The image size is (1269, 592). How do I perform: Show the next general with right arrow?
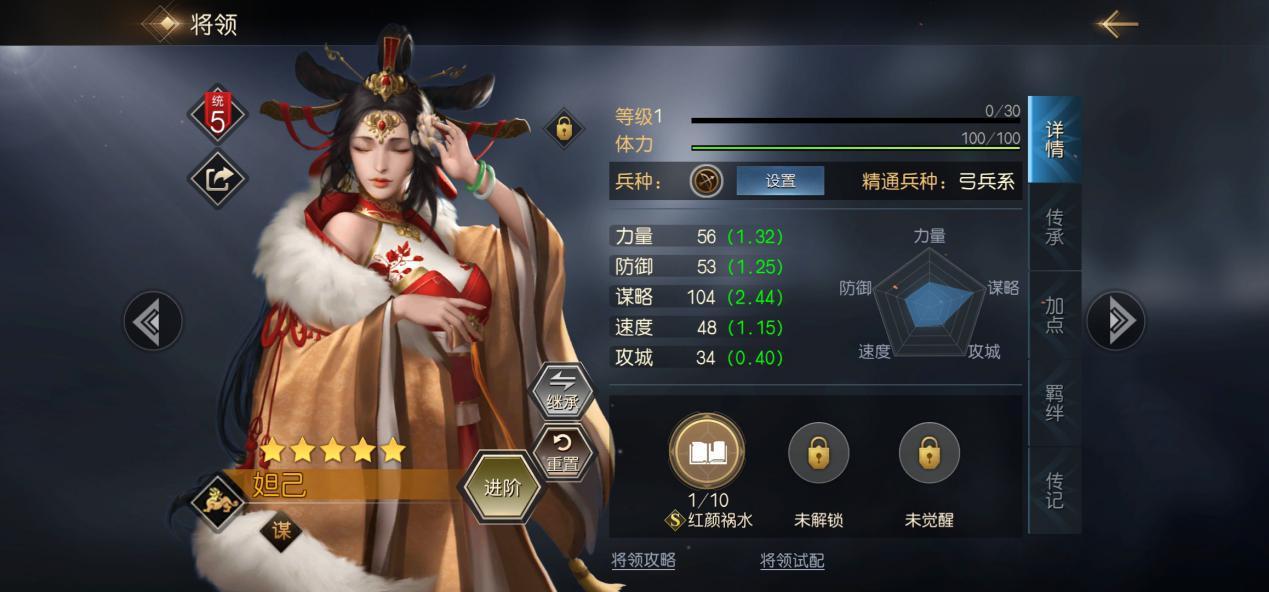tap(1116, 321)
